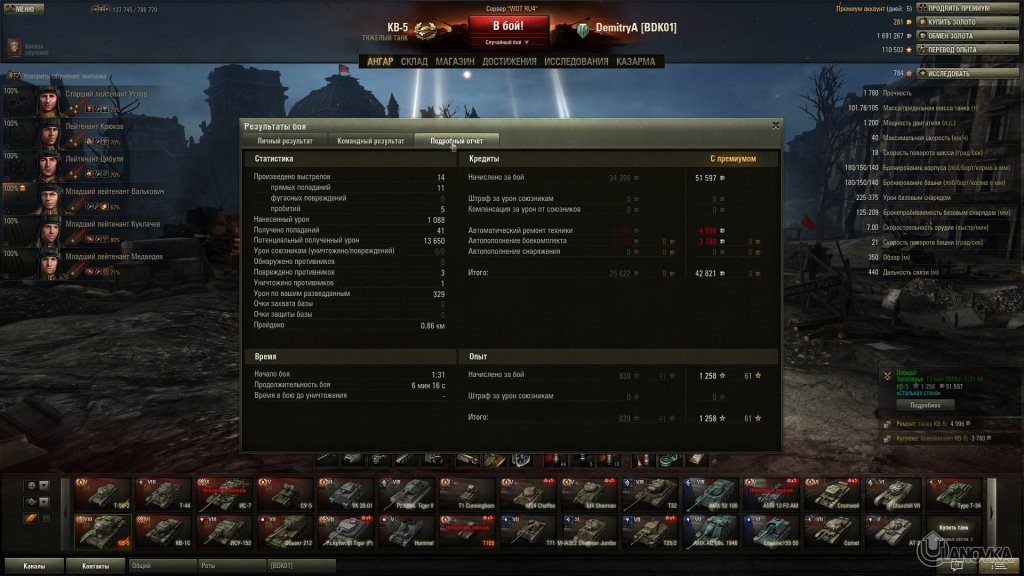This screenshot has width=1024, height=576.
Task: Close the Результаты боя window
Action: pos(775,125)
